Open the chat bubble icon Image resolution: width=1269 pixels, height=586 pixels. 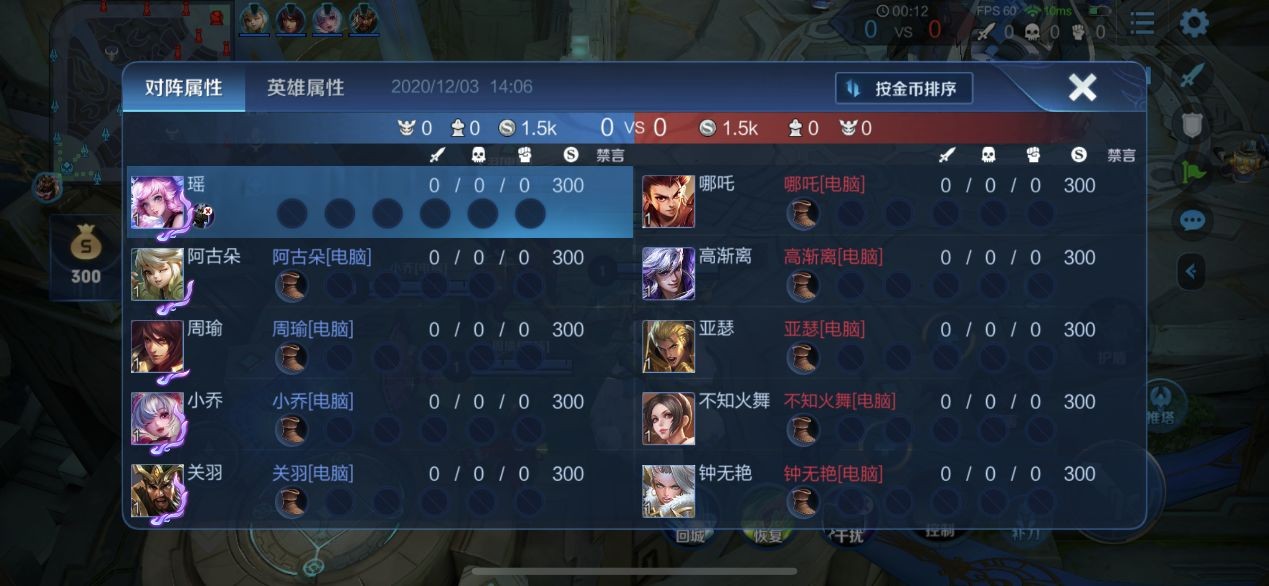1192,220
